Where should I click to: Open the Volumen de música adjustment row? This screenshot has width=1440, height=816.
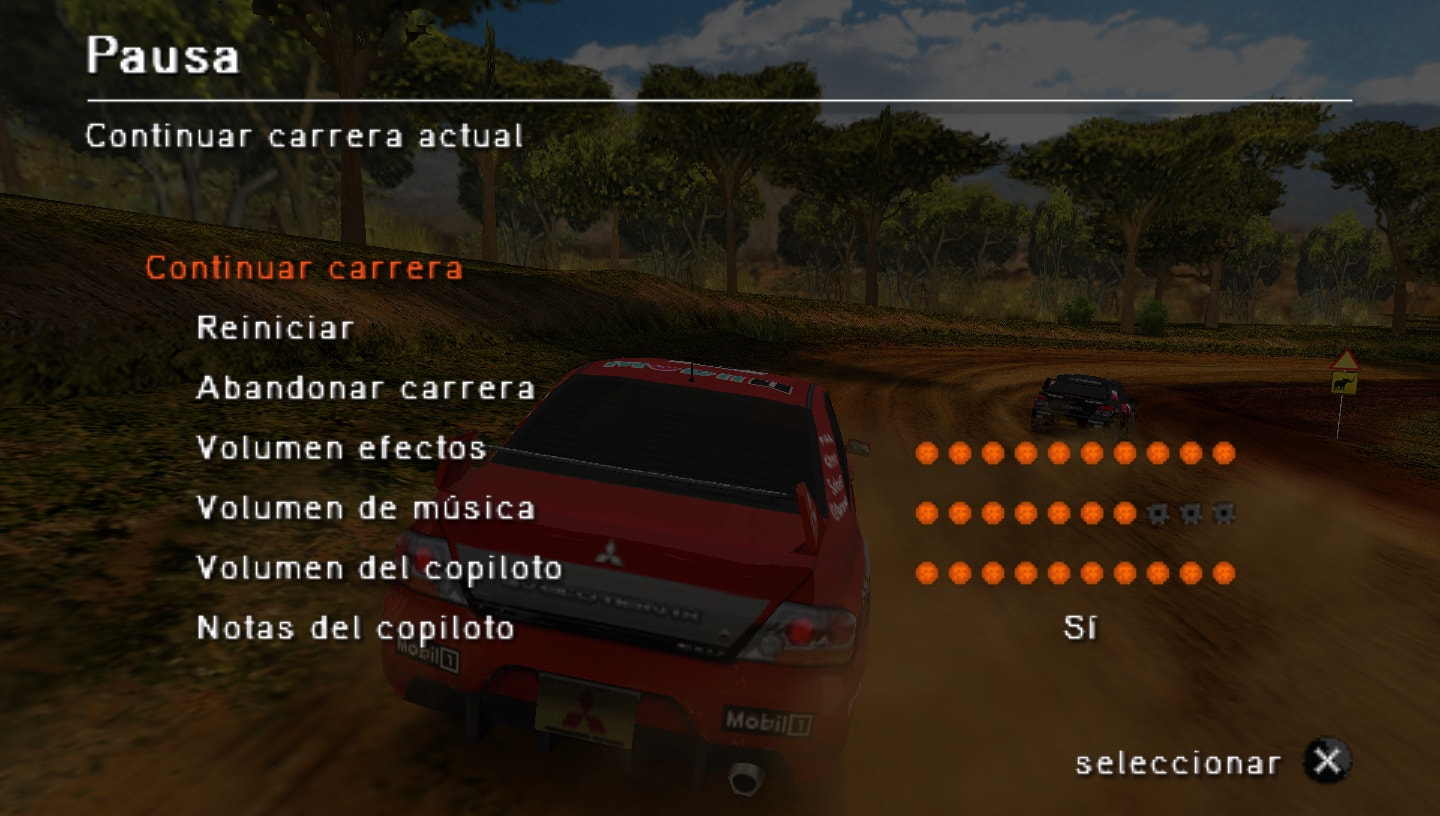(x=365, y=509)
